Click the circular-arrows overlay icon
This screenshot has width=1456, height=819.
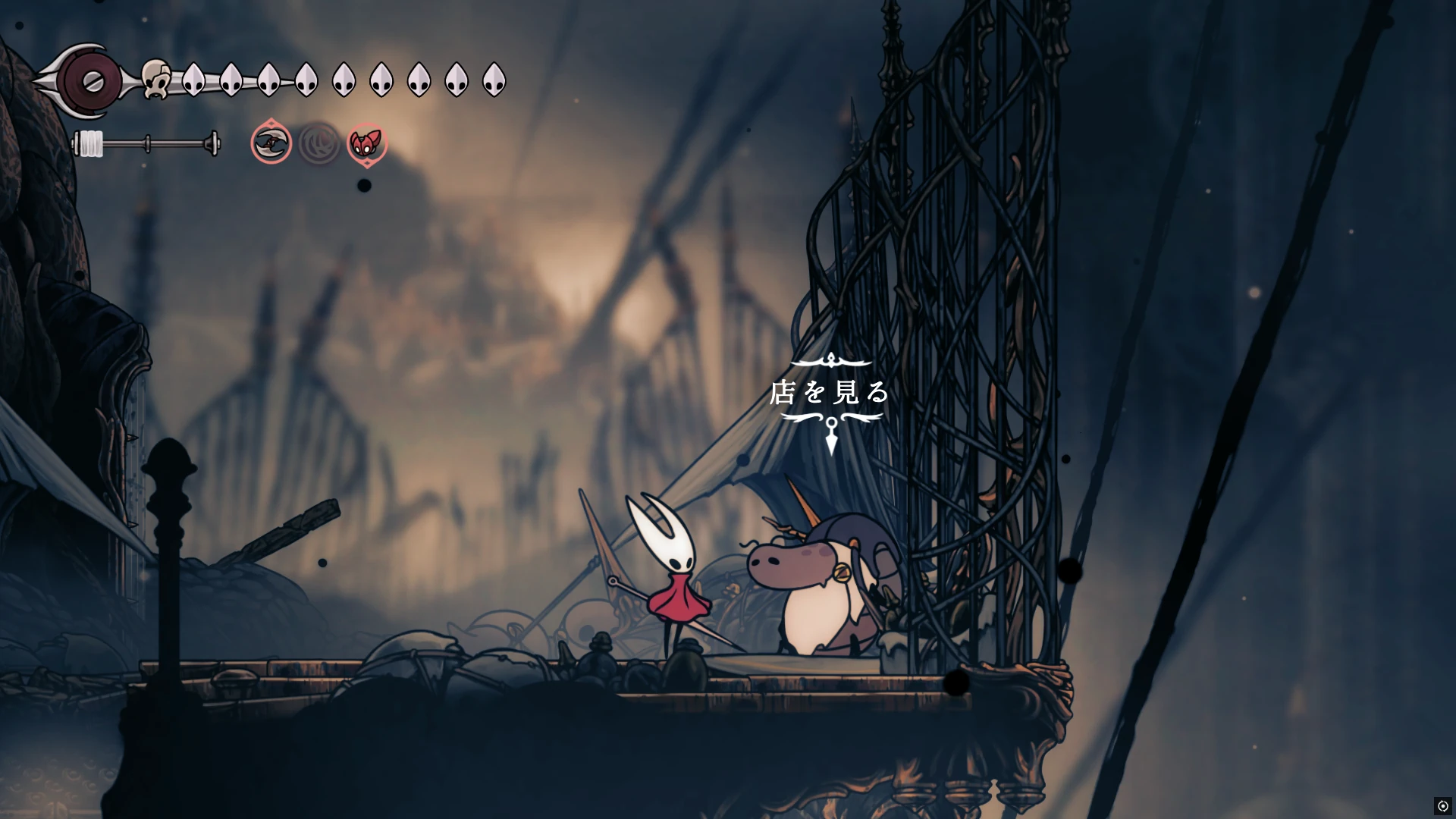click(x=1442, y=805)
